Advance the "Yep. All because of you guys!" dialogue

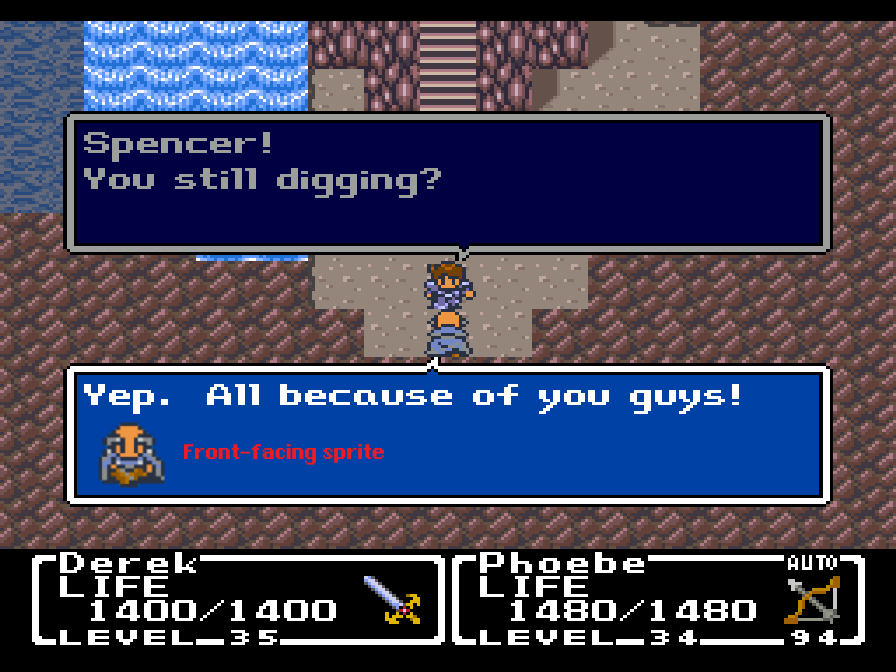[448, 434]
